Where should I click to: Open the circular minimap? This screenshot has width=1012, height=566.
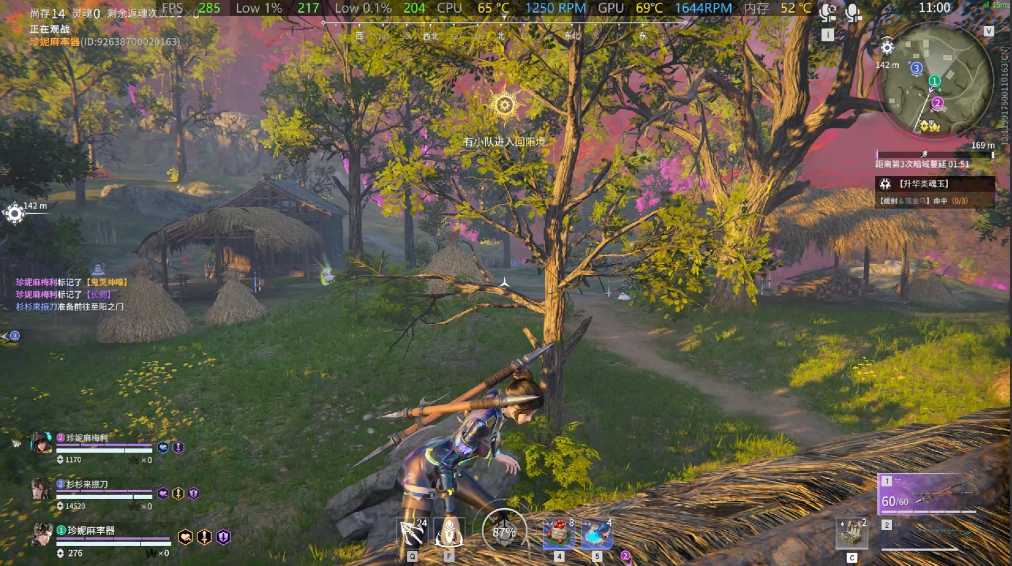(934, 80)
